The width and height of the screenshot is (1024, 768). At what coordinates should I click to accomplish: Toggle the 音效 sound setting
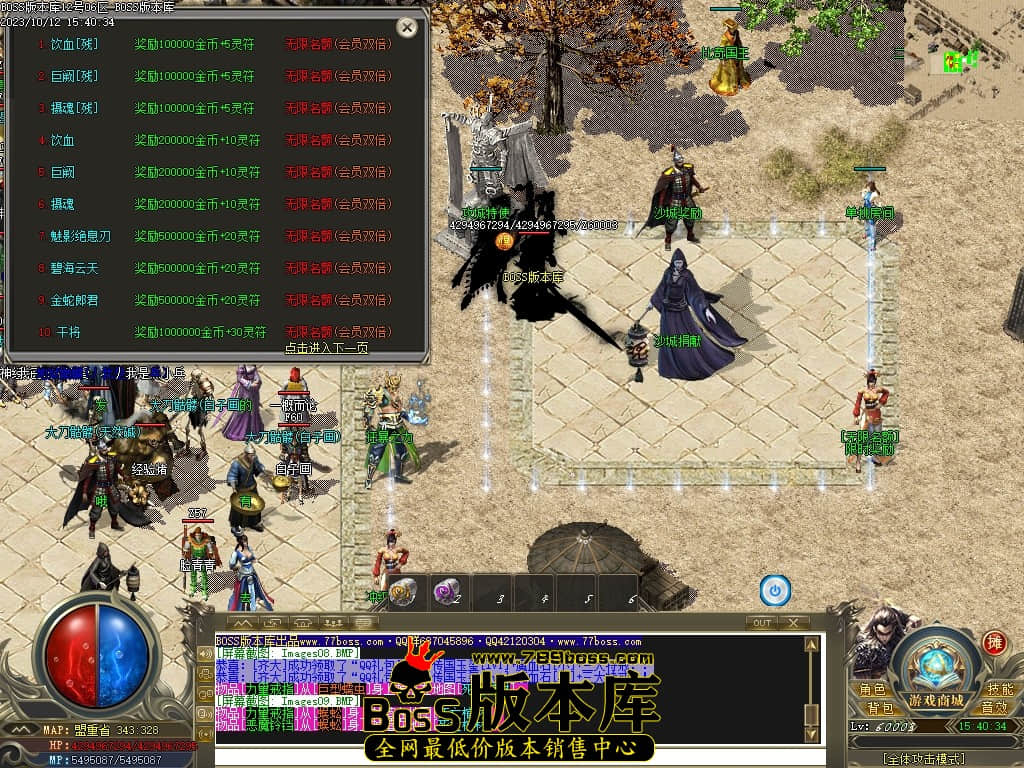(x=993, y=708)
